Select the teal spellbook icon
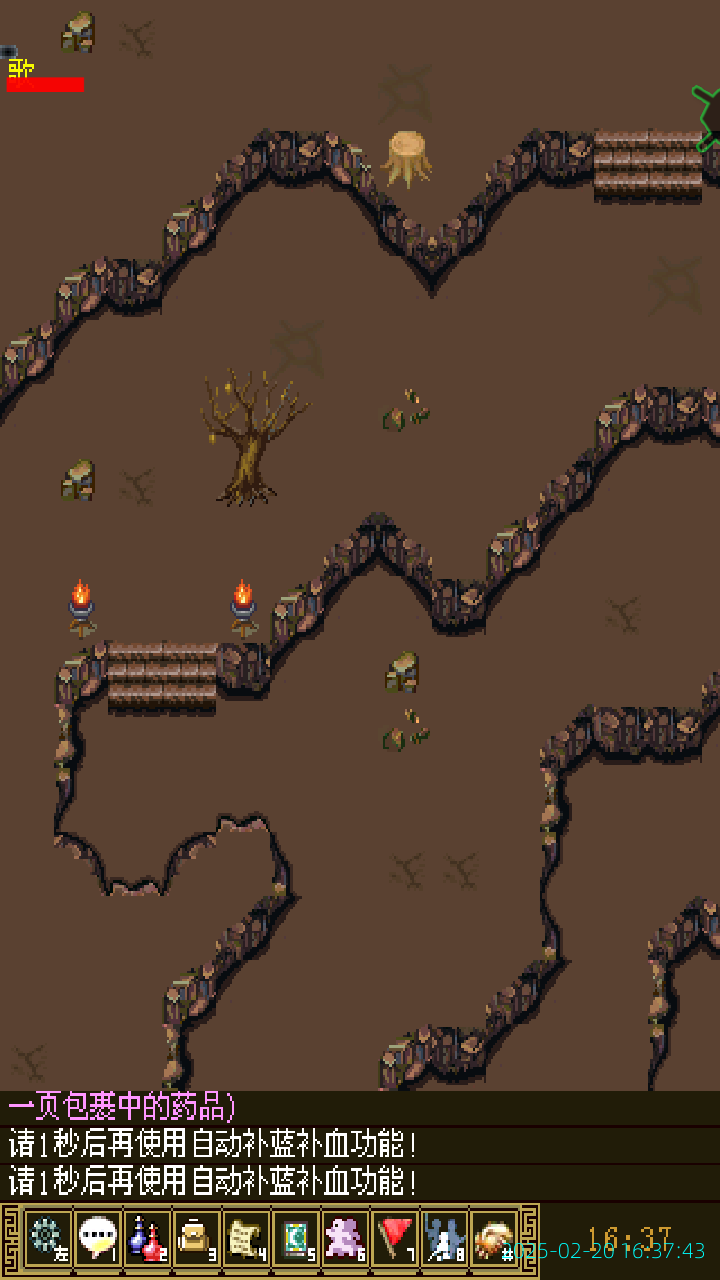This screenshot has height=1280, width=720. (295, 1238)
